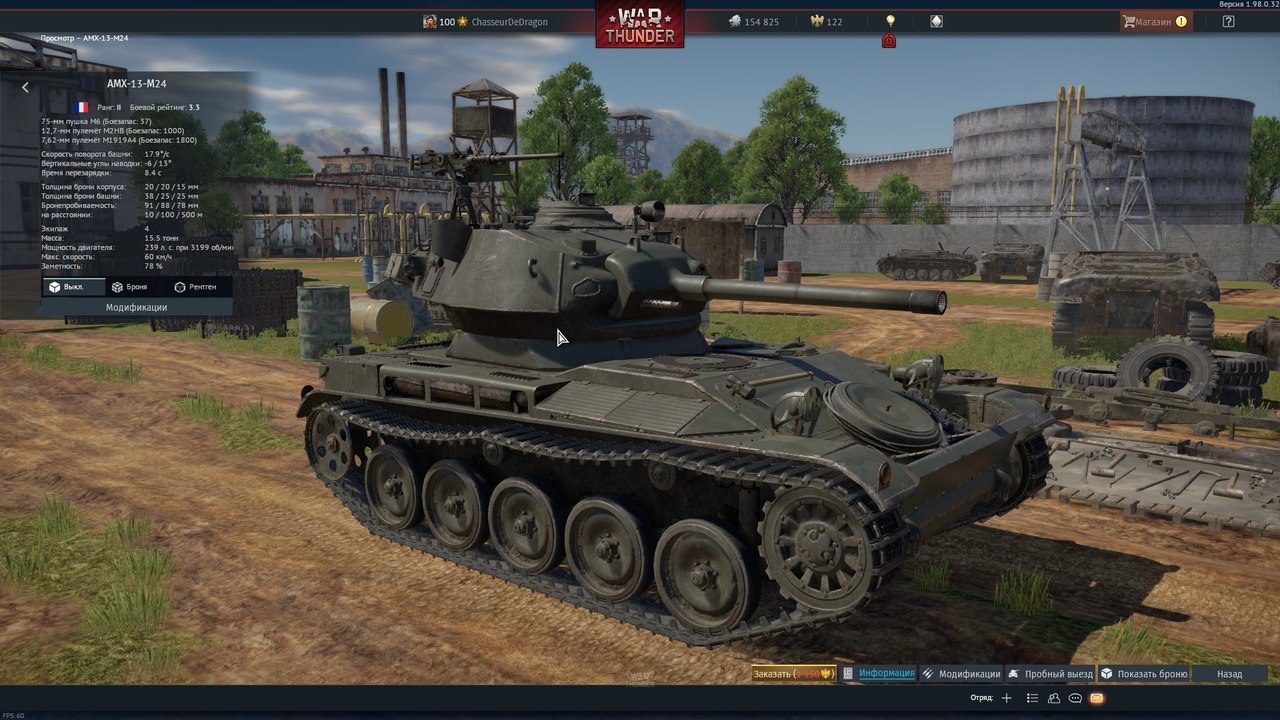Switch to the Броня armor view
The height and width of the screenshot is (720, 1280).
130,287
